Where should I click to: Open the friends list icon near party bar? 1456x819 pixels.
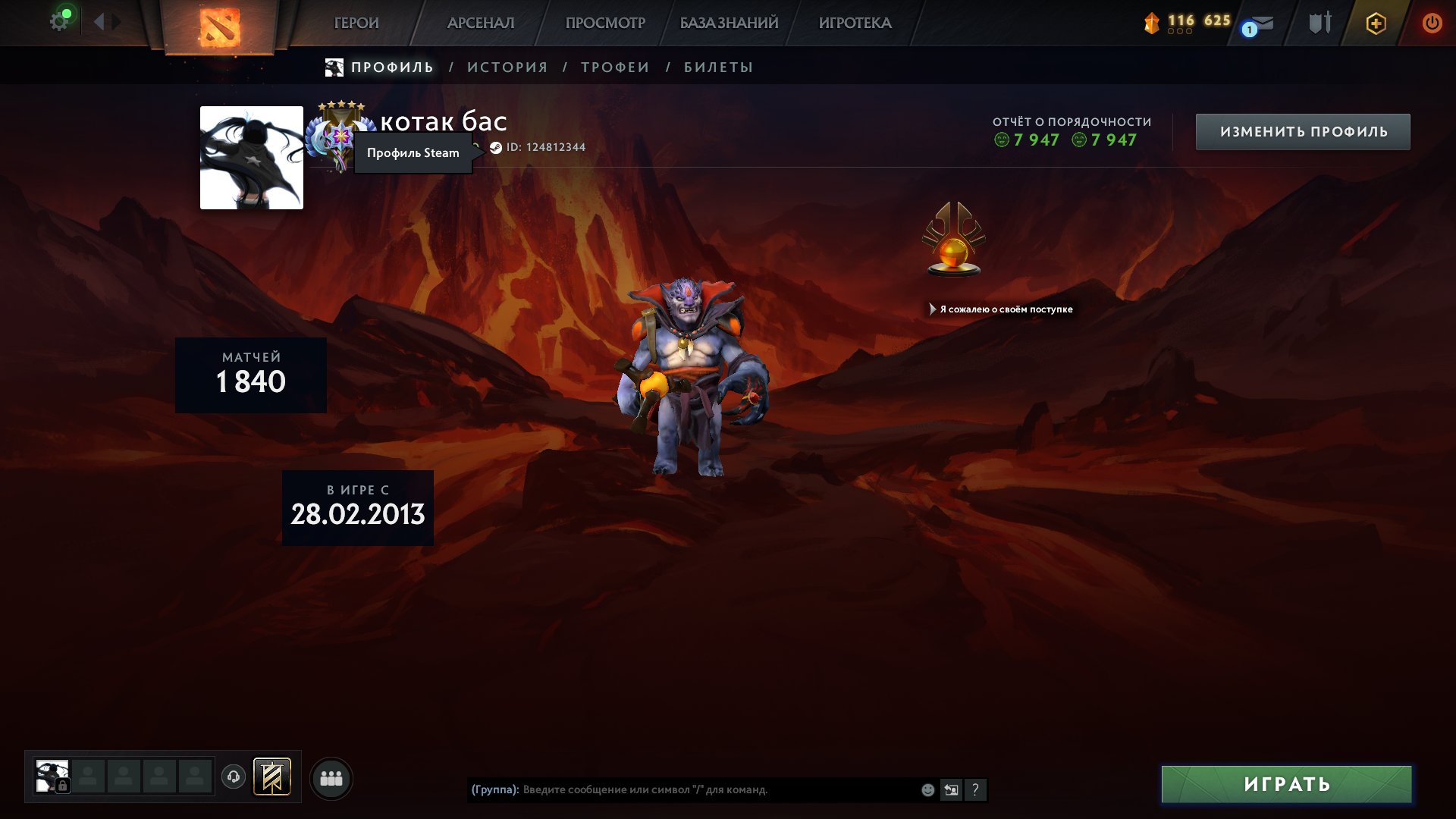pos(331,778)
